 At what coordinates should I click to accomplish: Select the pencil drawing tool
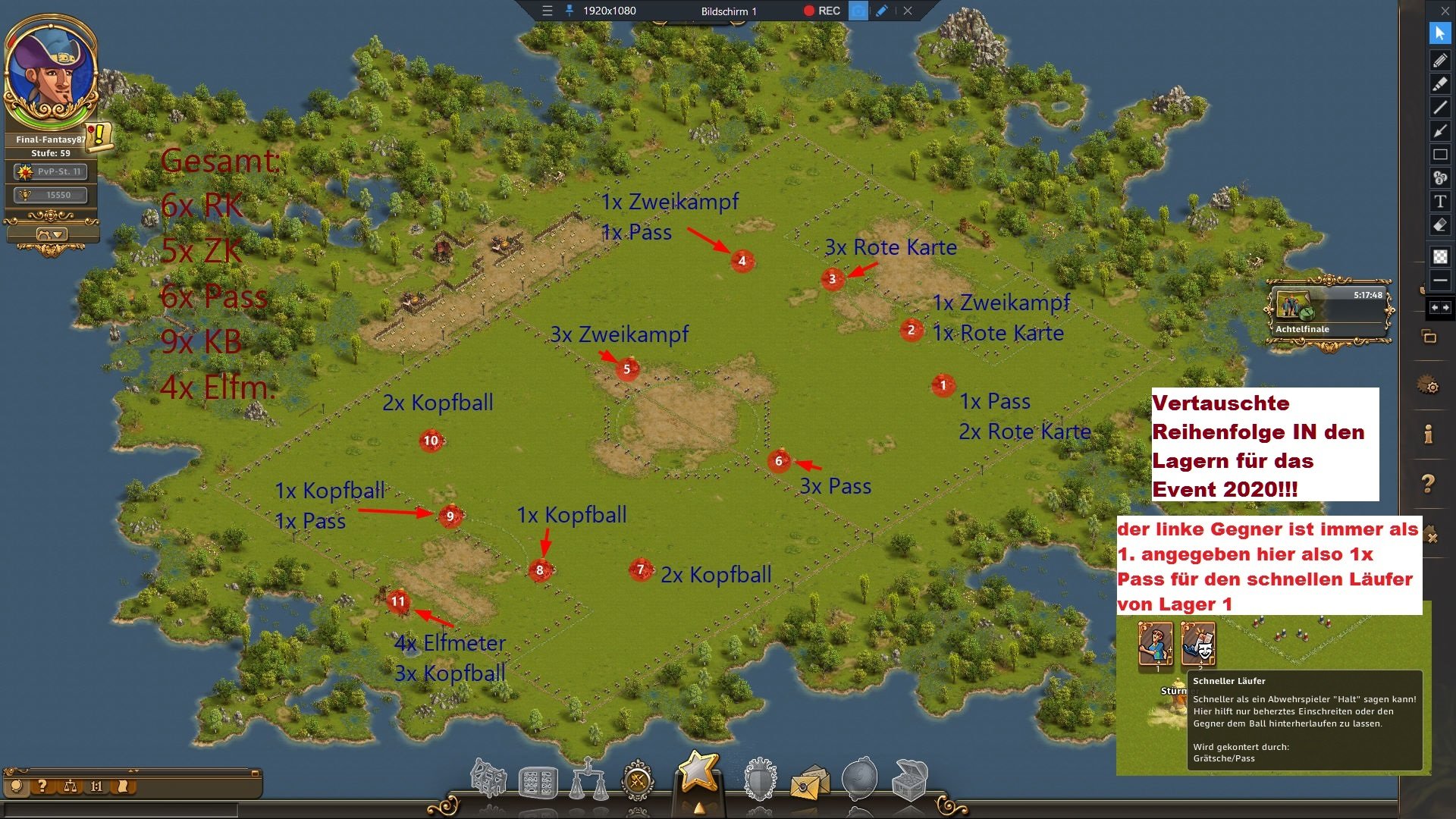pyautogui.click(x=1439, y=60)
